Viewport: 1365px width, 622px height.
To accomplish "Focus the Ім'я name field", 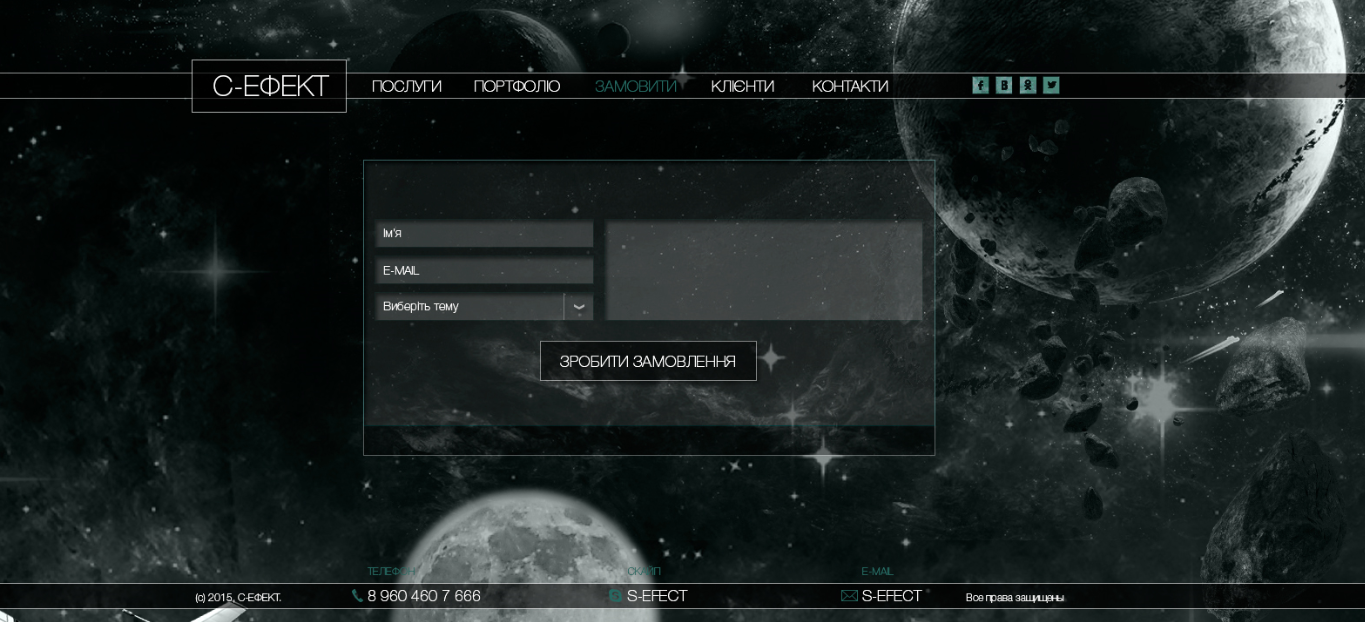I will click(484, 234).
